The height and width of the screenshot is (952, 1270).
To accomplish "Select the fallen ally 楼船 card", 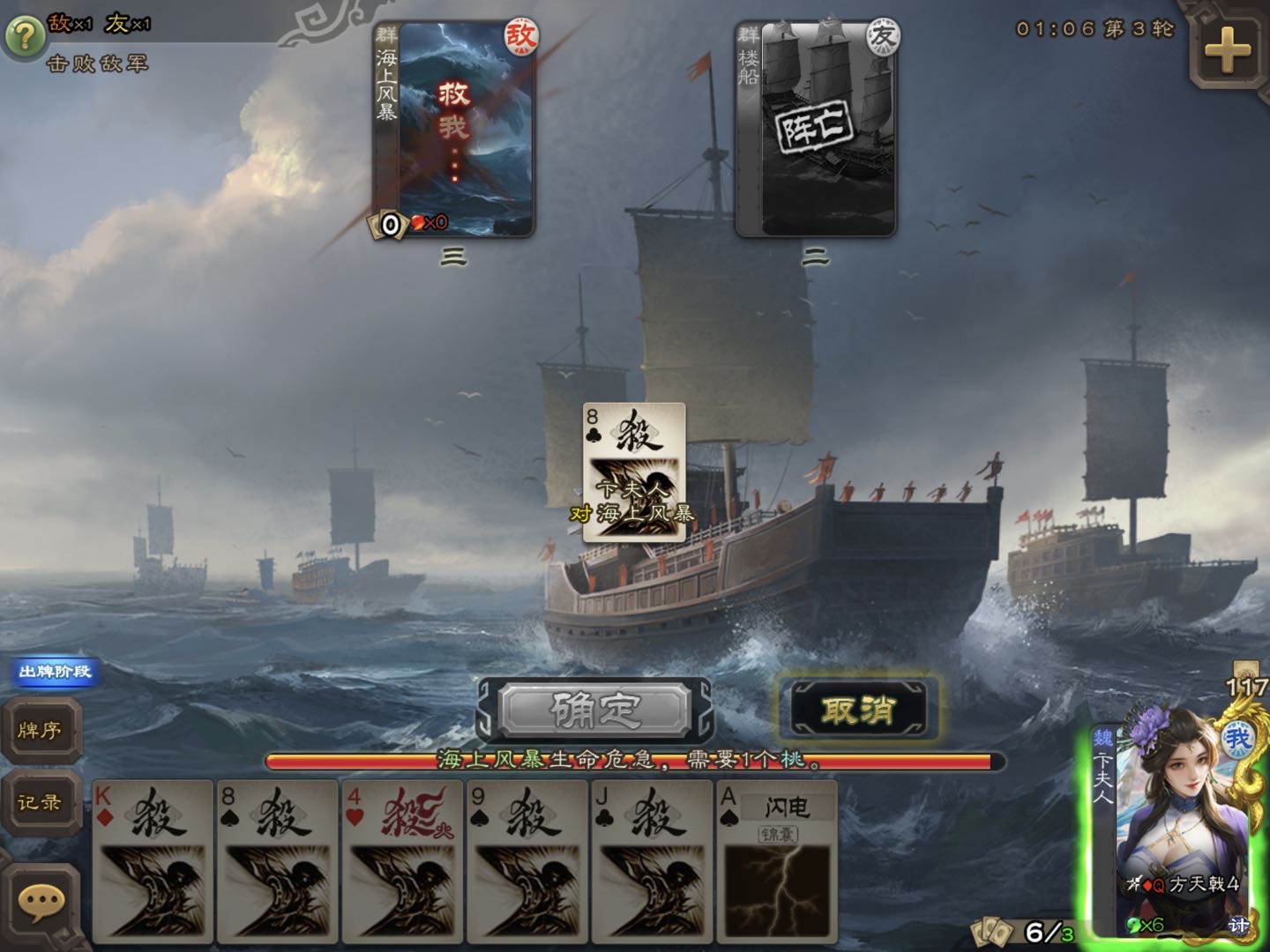I will point(816,130).
